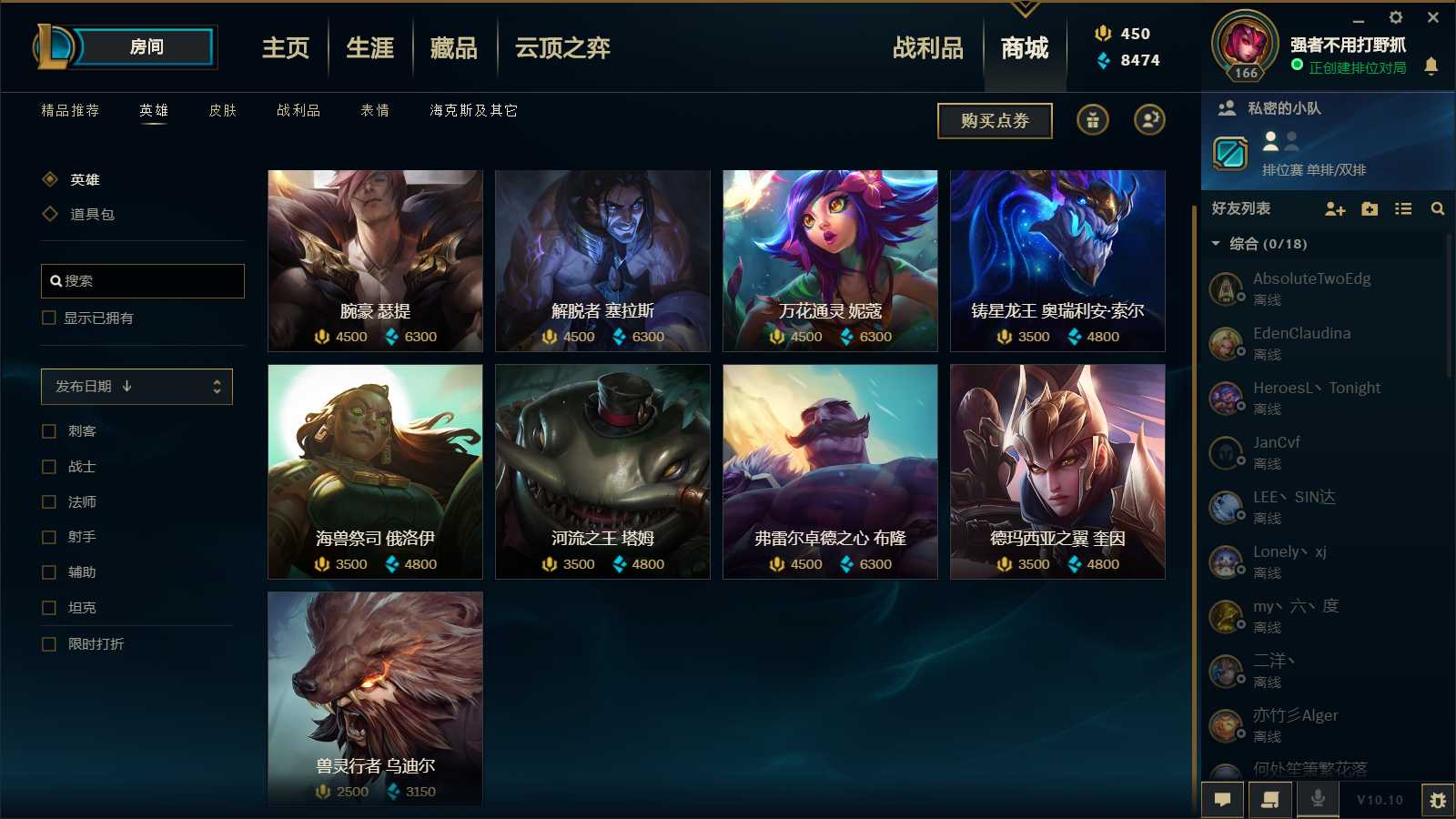Collapse the 综合 (0/18) friends group
This screenshot has width=1456, height=819.
[x=1215, y=244]
